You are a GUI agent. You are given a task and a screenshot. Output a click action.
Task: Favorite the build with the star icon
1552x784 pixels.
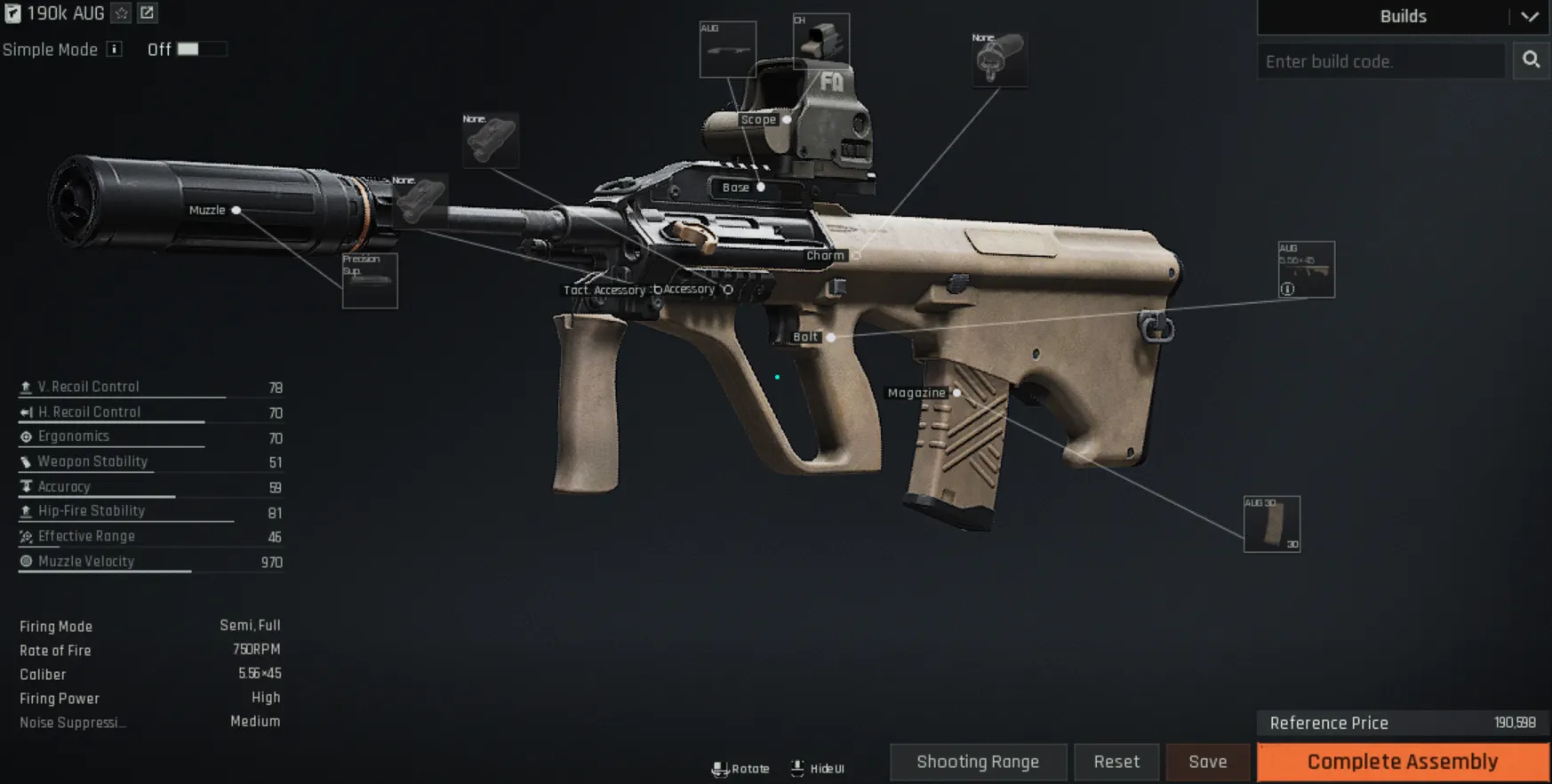pos(122,13)
